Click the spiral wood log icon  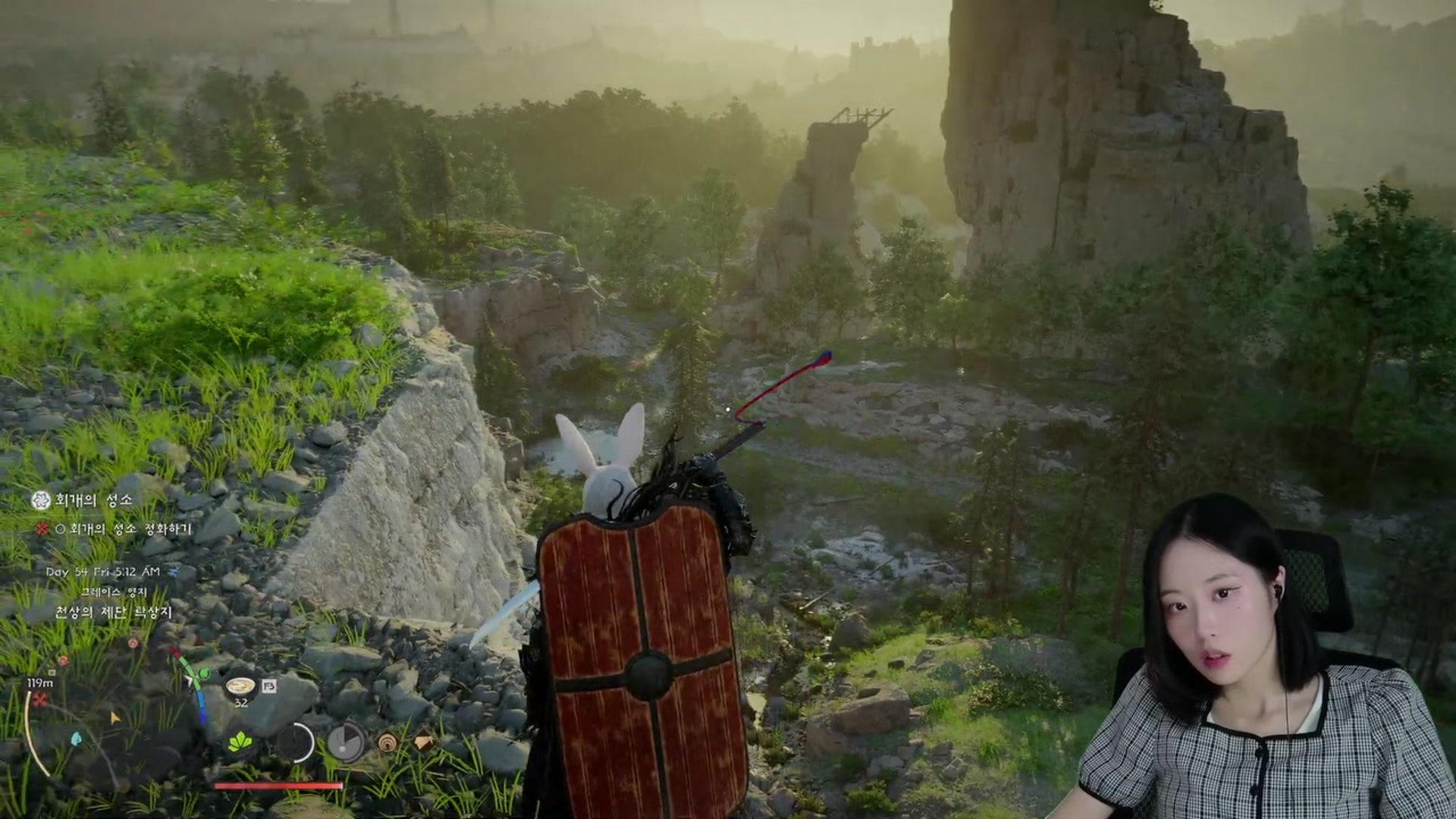tap(388, 742)
